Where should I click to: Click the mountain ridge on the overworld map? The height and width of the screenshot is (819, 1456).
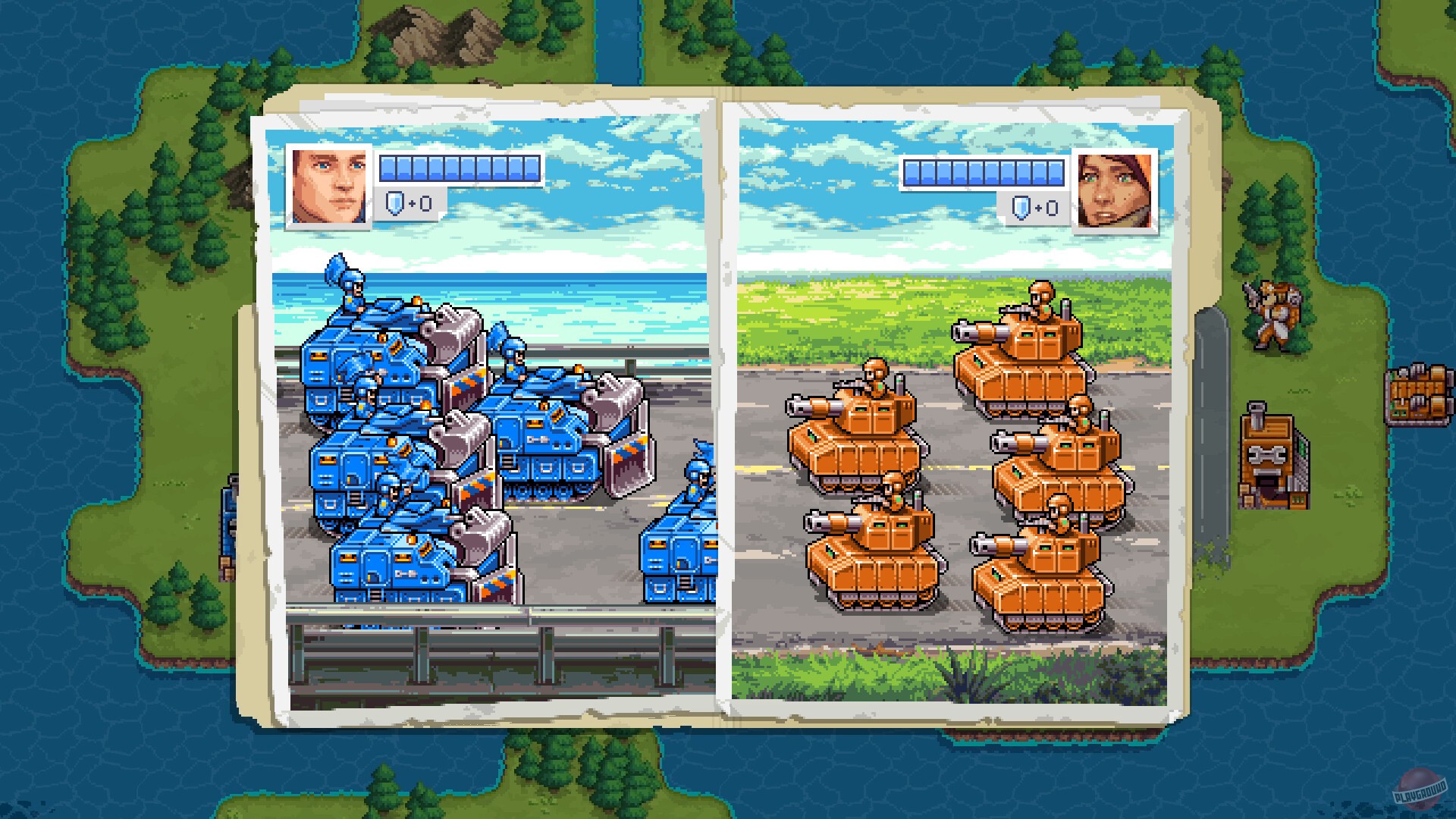coord(432,34)
